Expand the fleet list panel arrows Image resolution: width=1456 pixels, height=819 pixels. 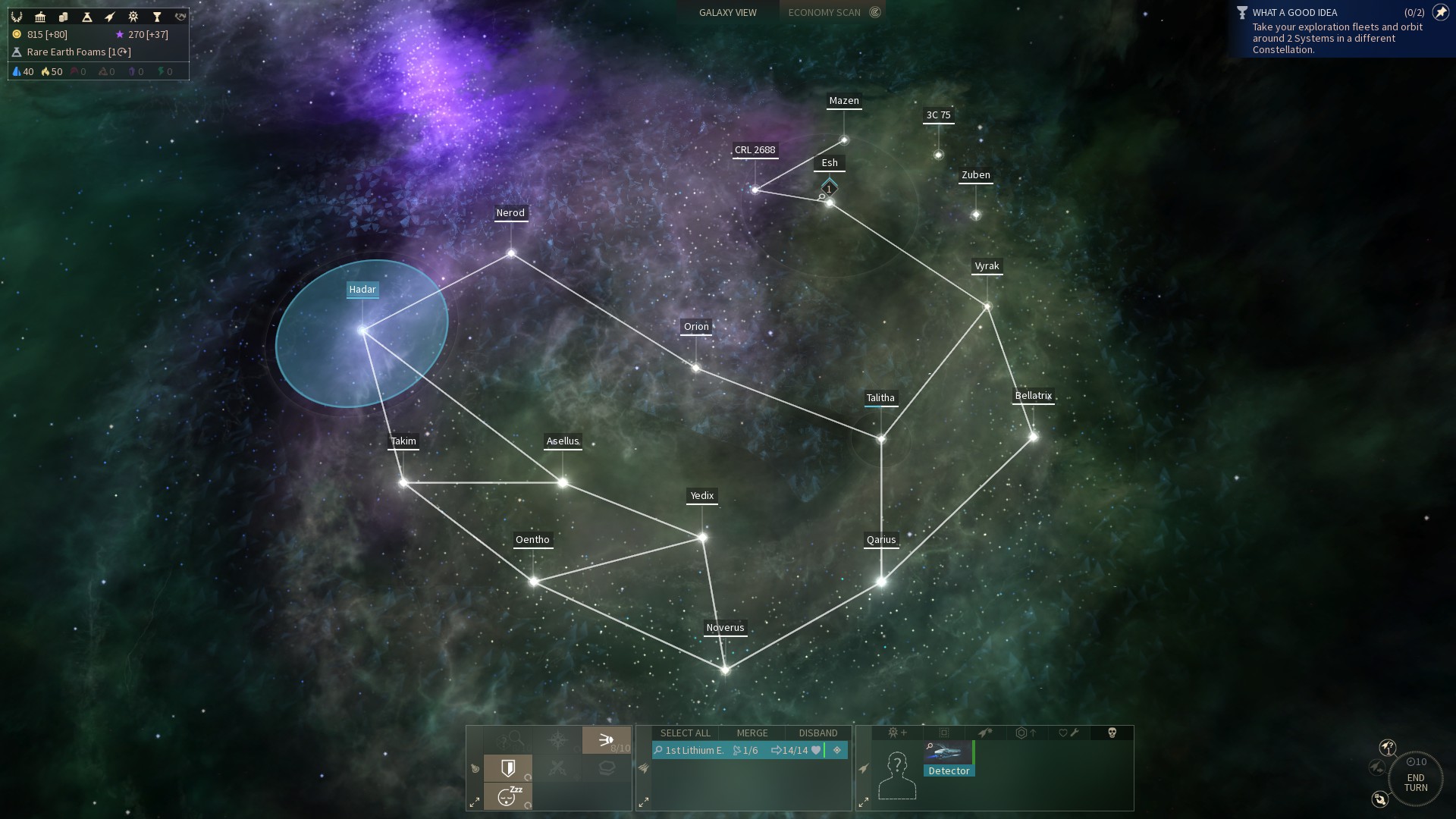tap(644, 802)
